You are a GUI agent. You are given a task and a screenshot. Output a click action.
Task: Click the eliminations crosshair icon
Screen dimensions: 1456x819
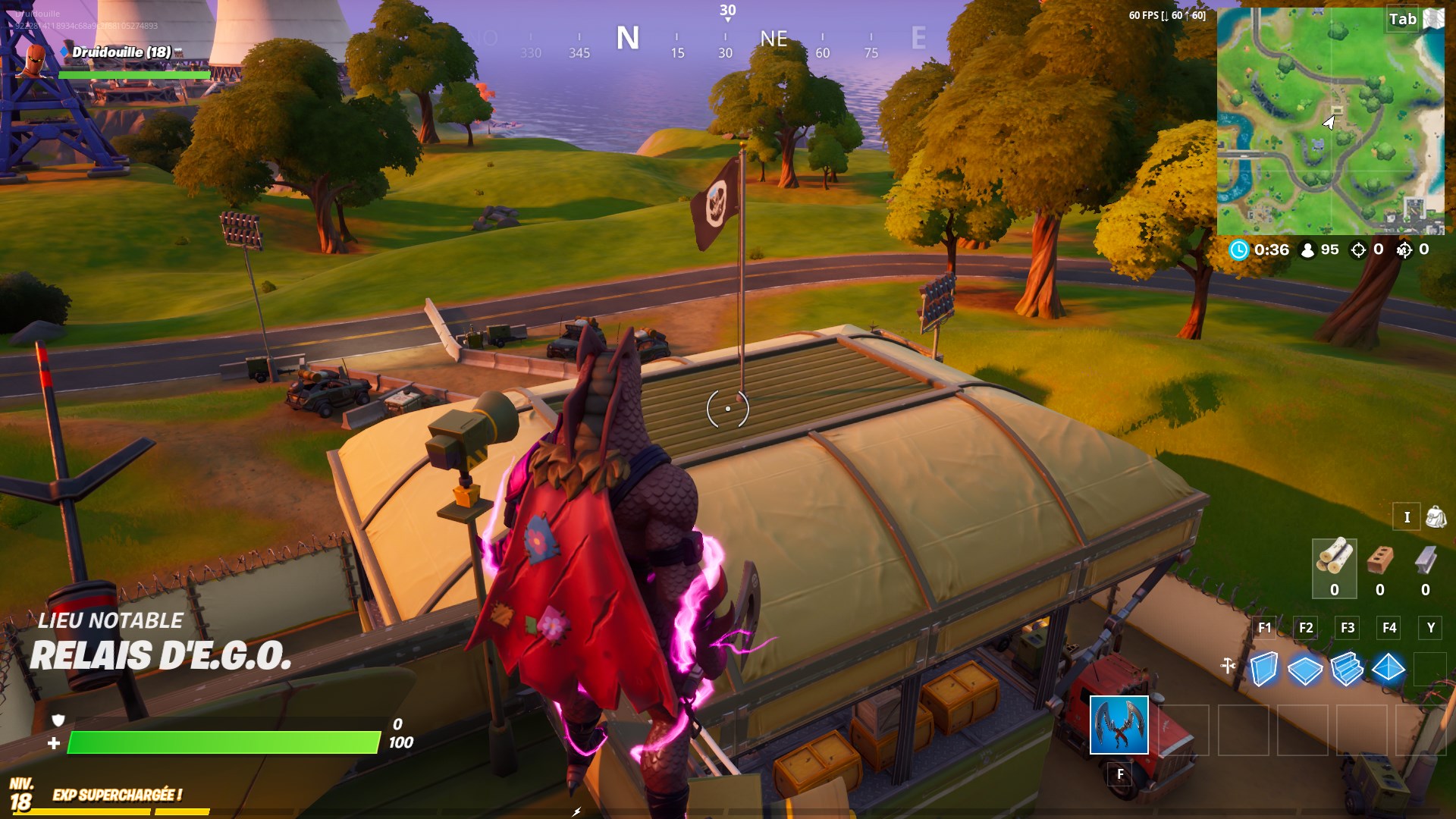[x=1357, y=249]
